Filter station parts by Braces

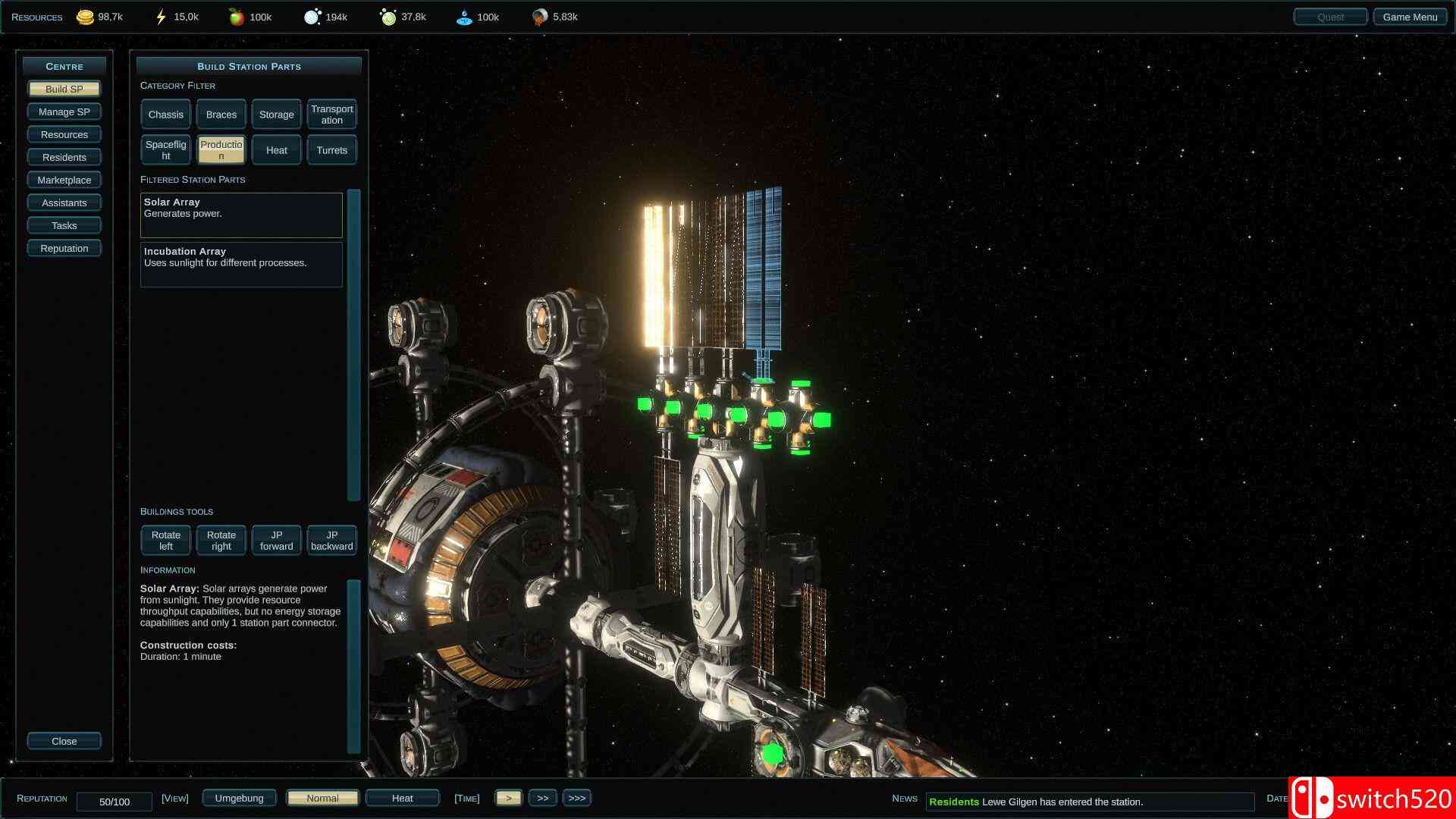221,115
